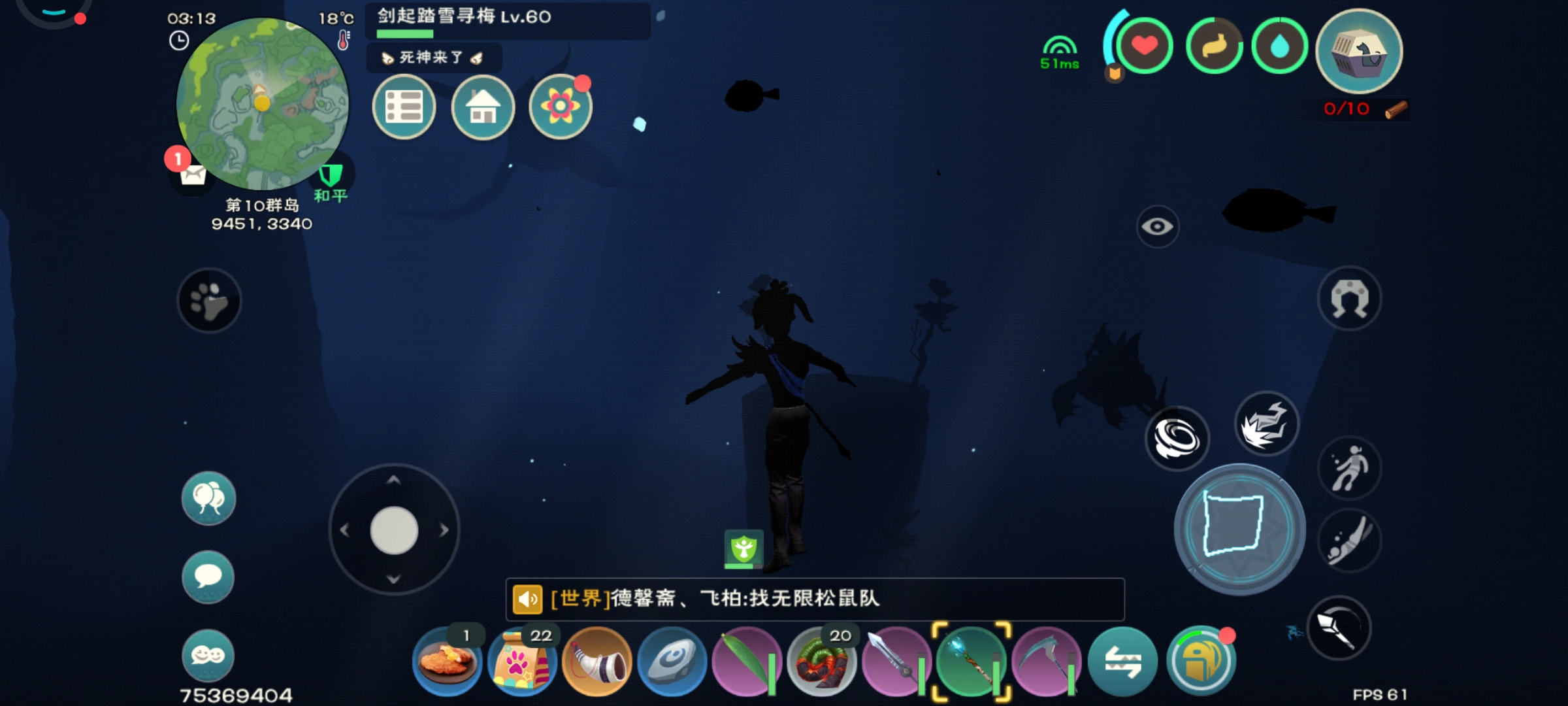Tap the diving swimmer action button
The image size is (1568, 706).
[1349, 541]
